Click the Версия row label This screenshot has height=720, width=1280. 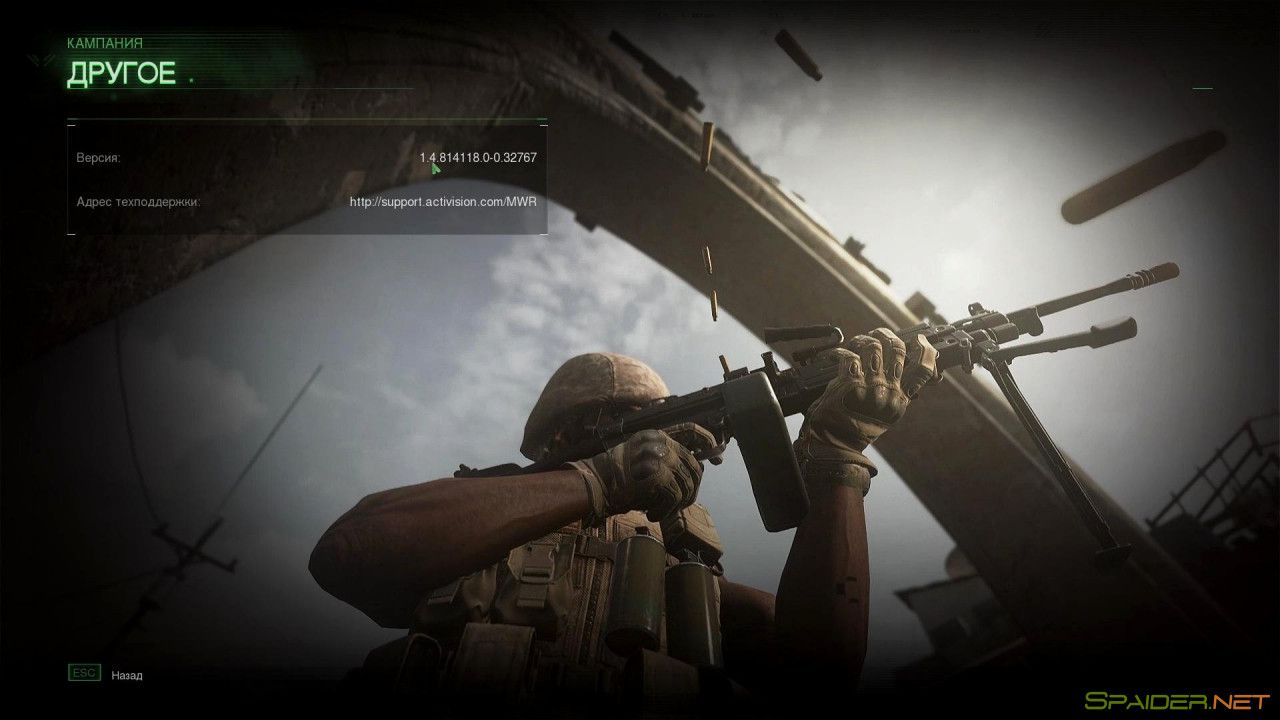point(99,157)
